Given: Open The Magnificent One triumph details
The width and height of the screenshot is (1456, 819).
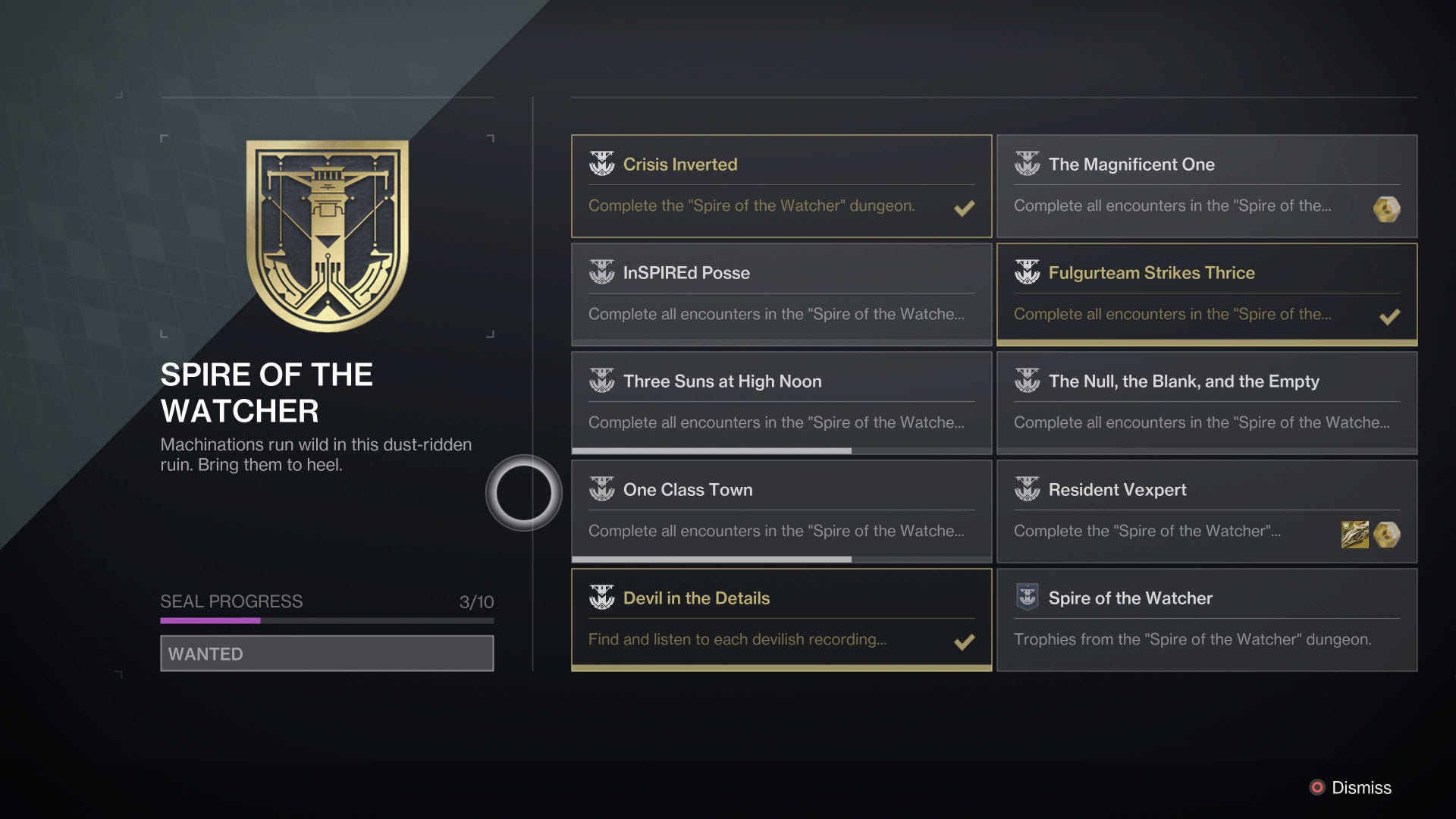Looking at the screenshot, I should 1206,186.
